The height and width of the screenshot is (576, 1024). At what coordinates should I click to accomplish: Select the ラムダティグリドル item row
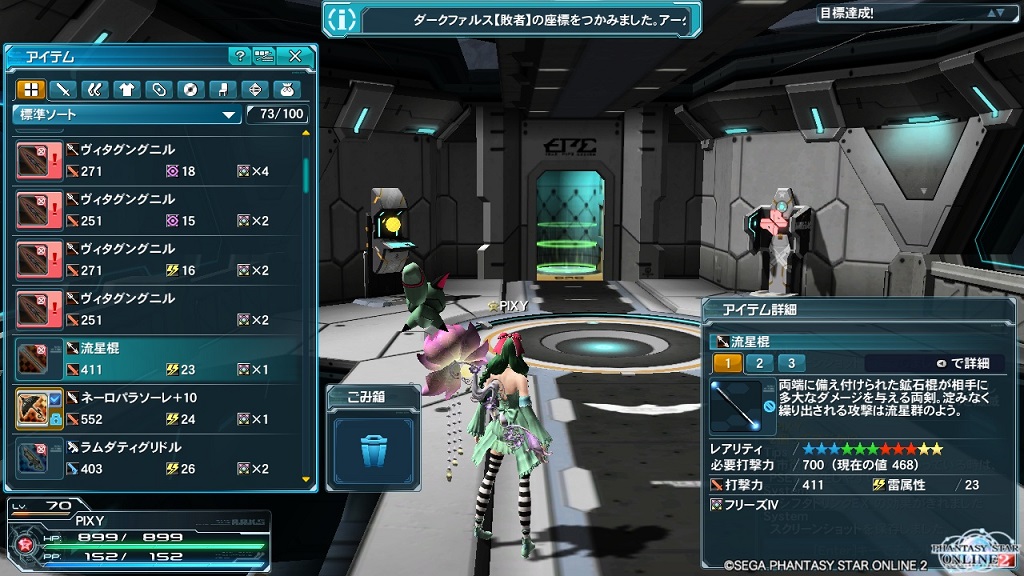click(160, 457)
